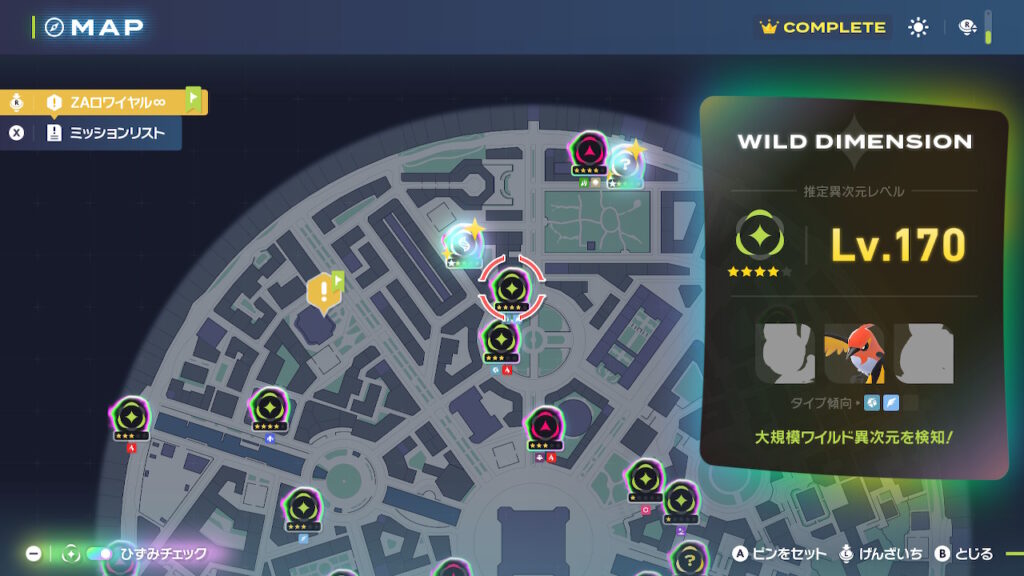Toggle the ひずみチェック switch
This screenshot has height=576, width=1024.
[98, 553]
